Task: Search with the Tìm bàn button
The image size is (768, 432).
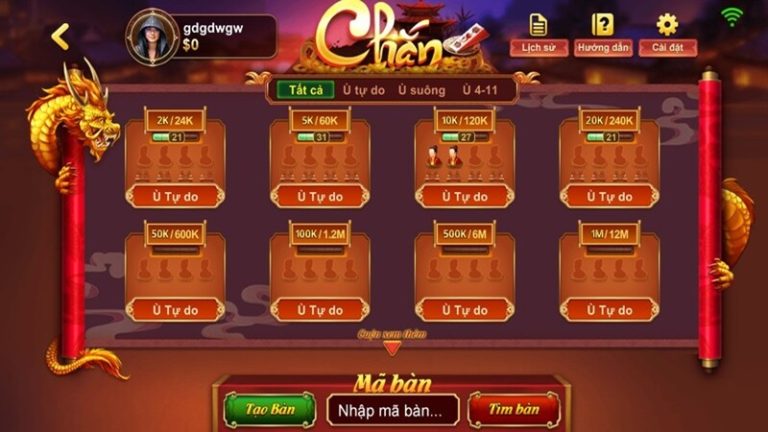Action: click(514, 409)
